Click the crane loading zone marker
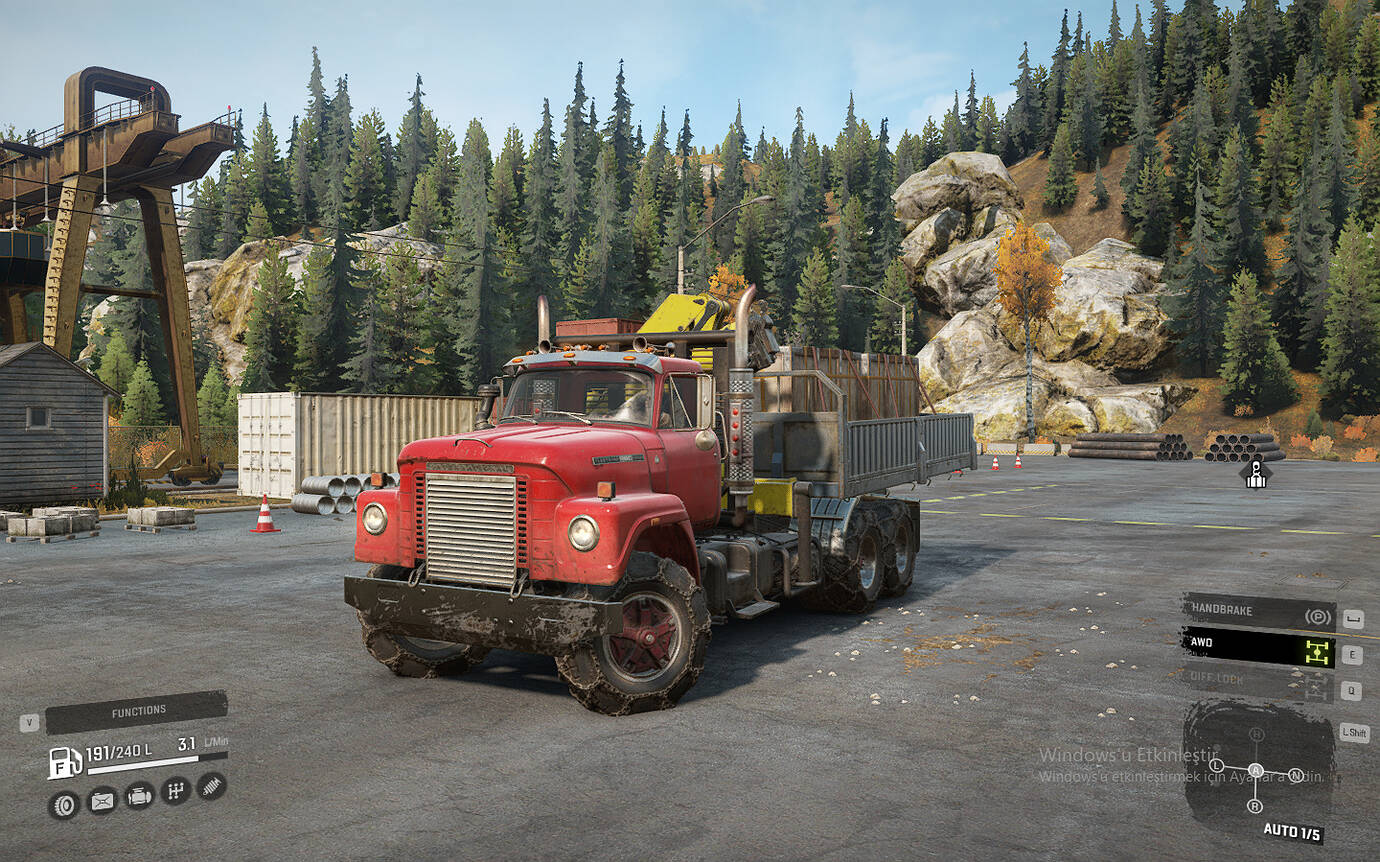This screenshot has height=862, width=1380. 1256,474
